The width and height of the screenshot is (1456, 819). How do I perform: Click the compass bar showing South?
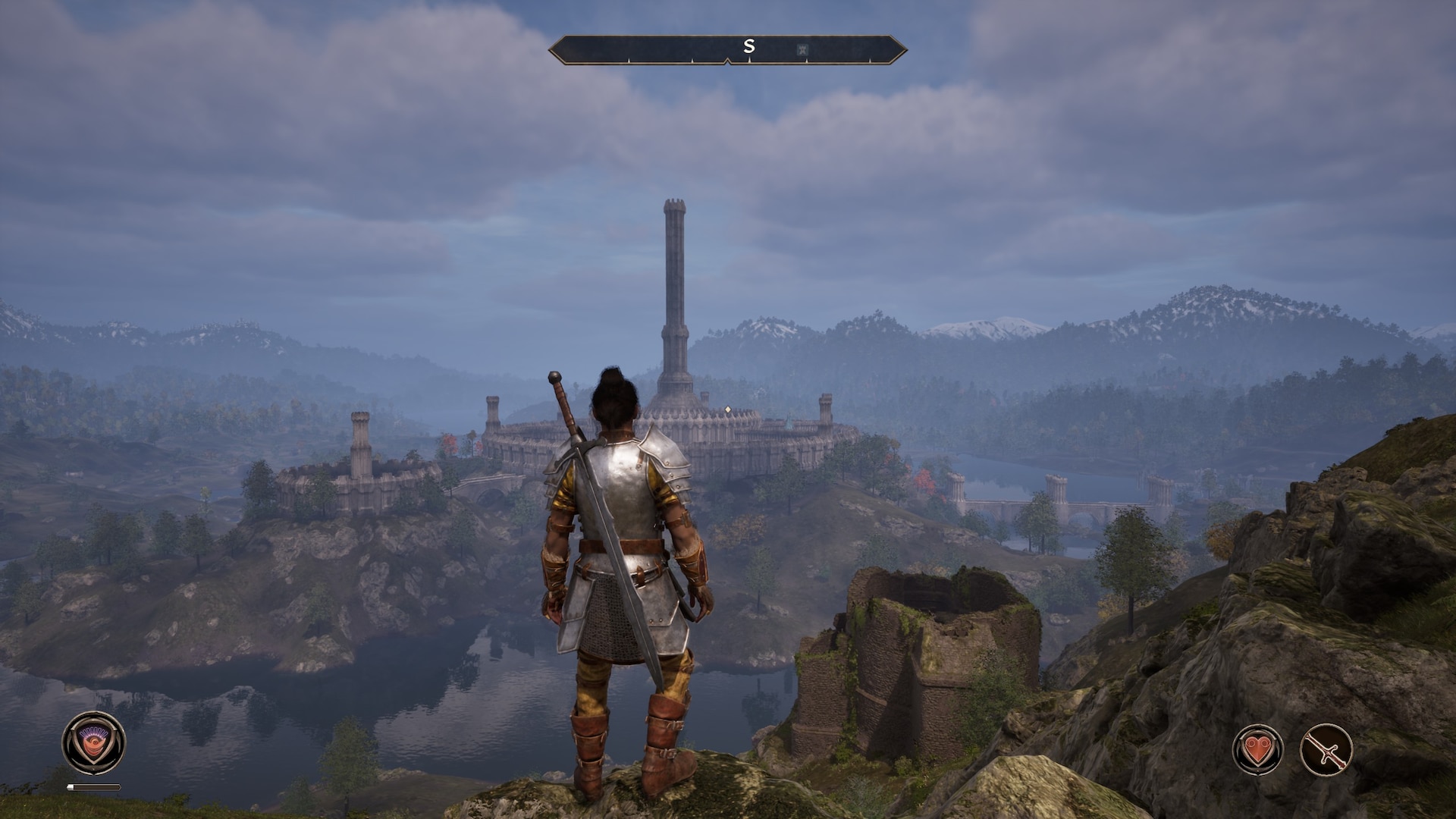(x=727, y=49)
